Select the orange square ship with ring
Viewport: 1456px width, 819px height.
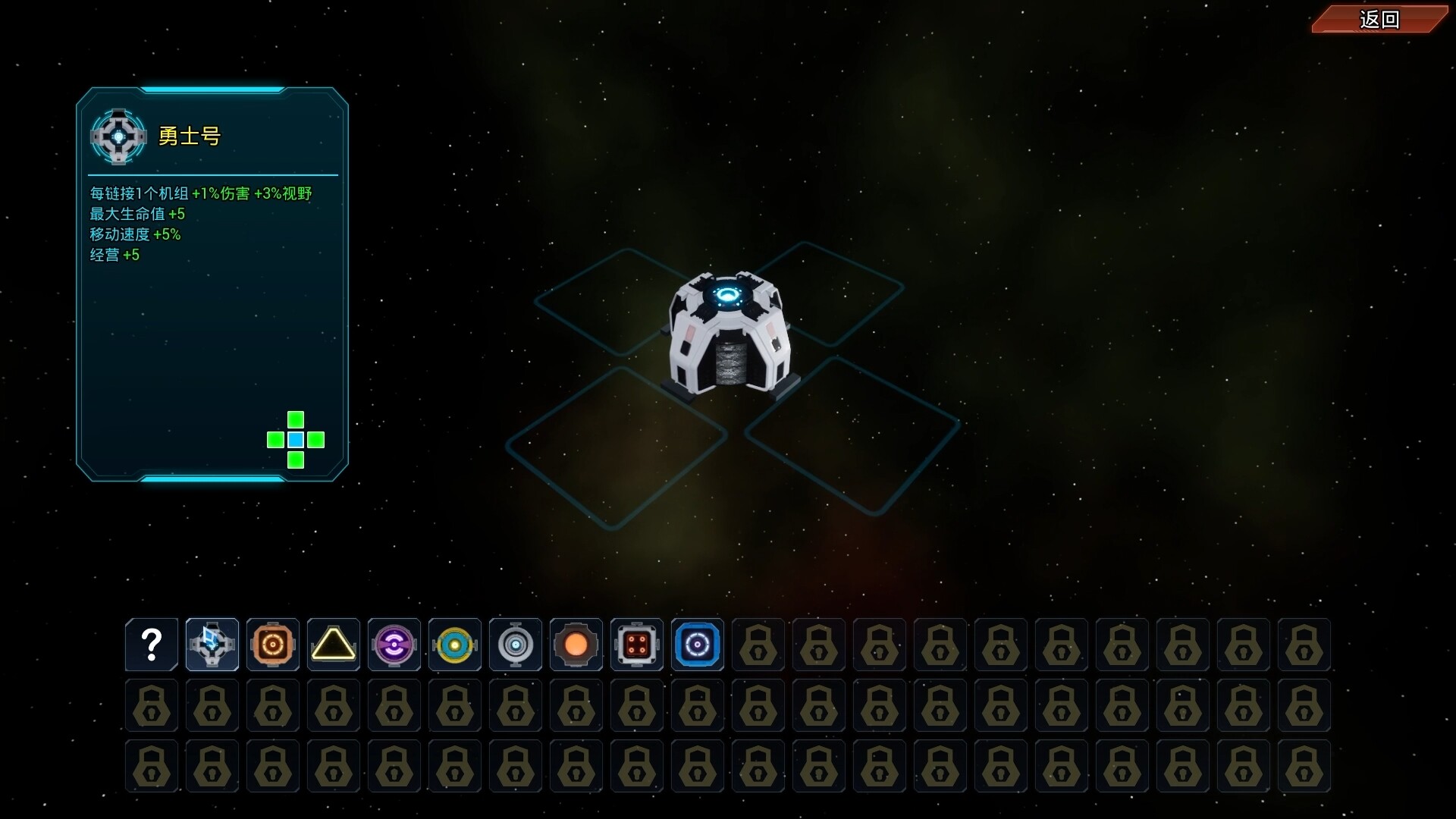tap(273, 645)
